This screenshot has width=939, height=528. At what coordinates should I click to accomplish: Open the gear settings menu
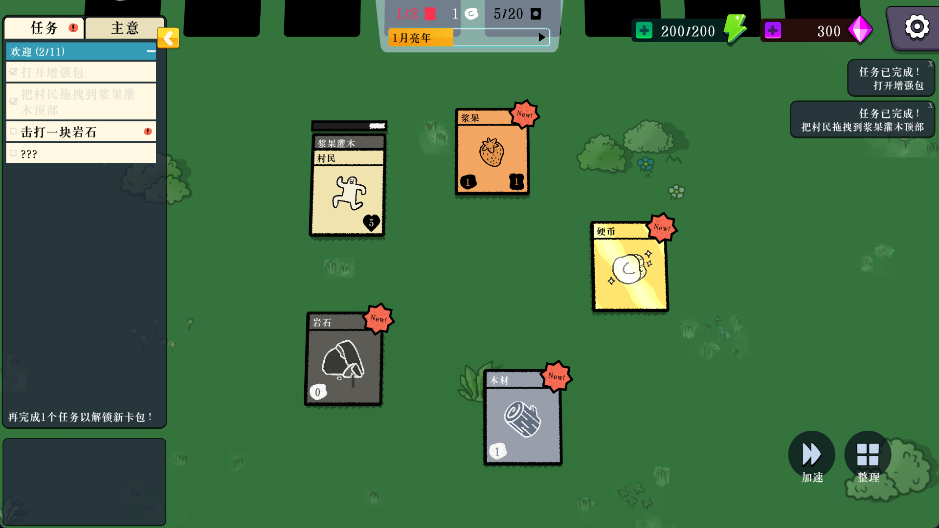tap(916, 27)
